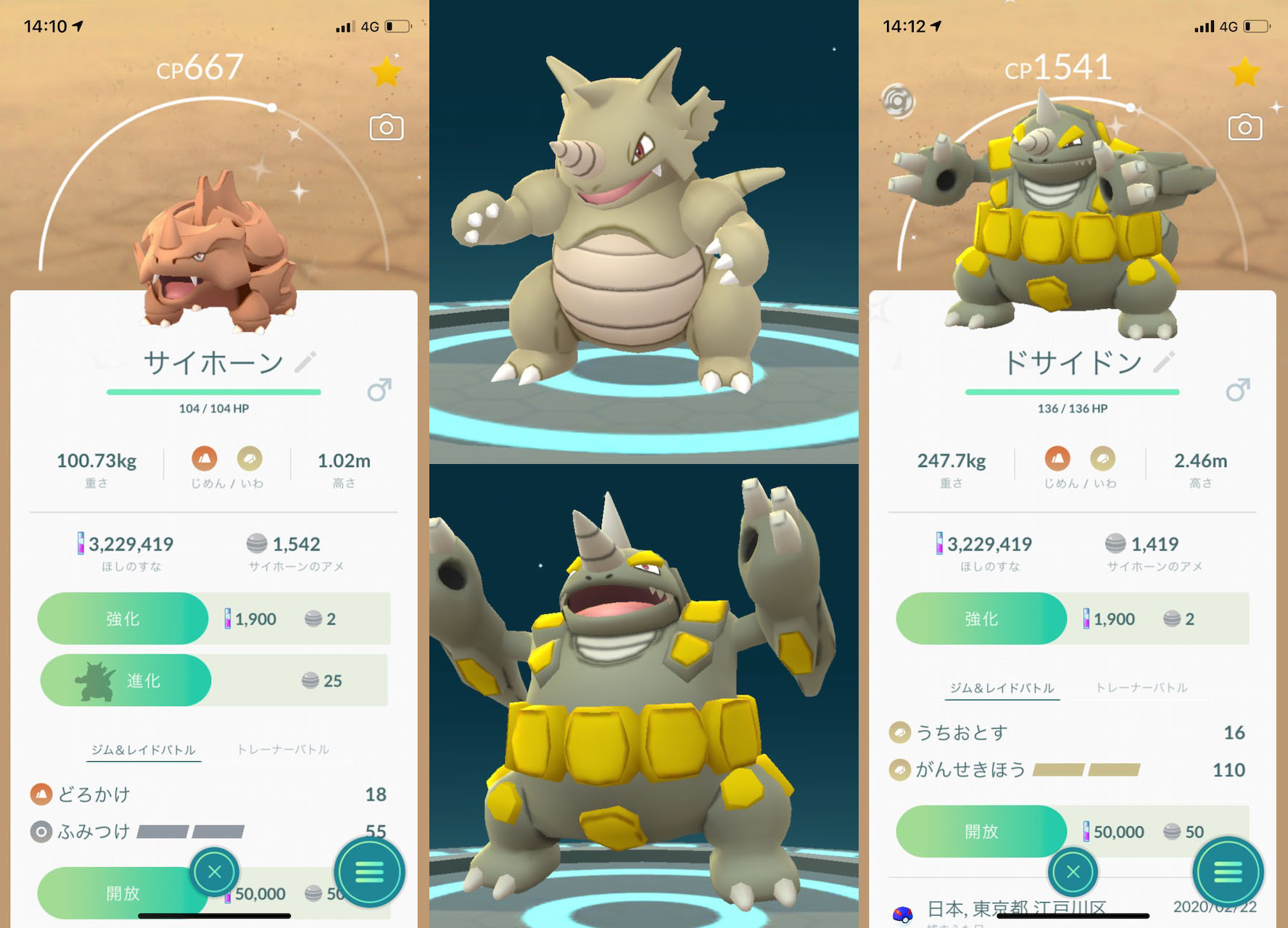This screenshot has width=1288, height=928.
Task: Select the ジム&レイドバトル tab for Rhyhorn
Action: click(x=143, y=750)
